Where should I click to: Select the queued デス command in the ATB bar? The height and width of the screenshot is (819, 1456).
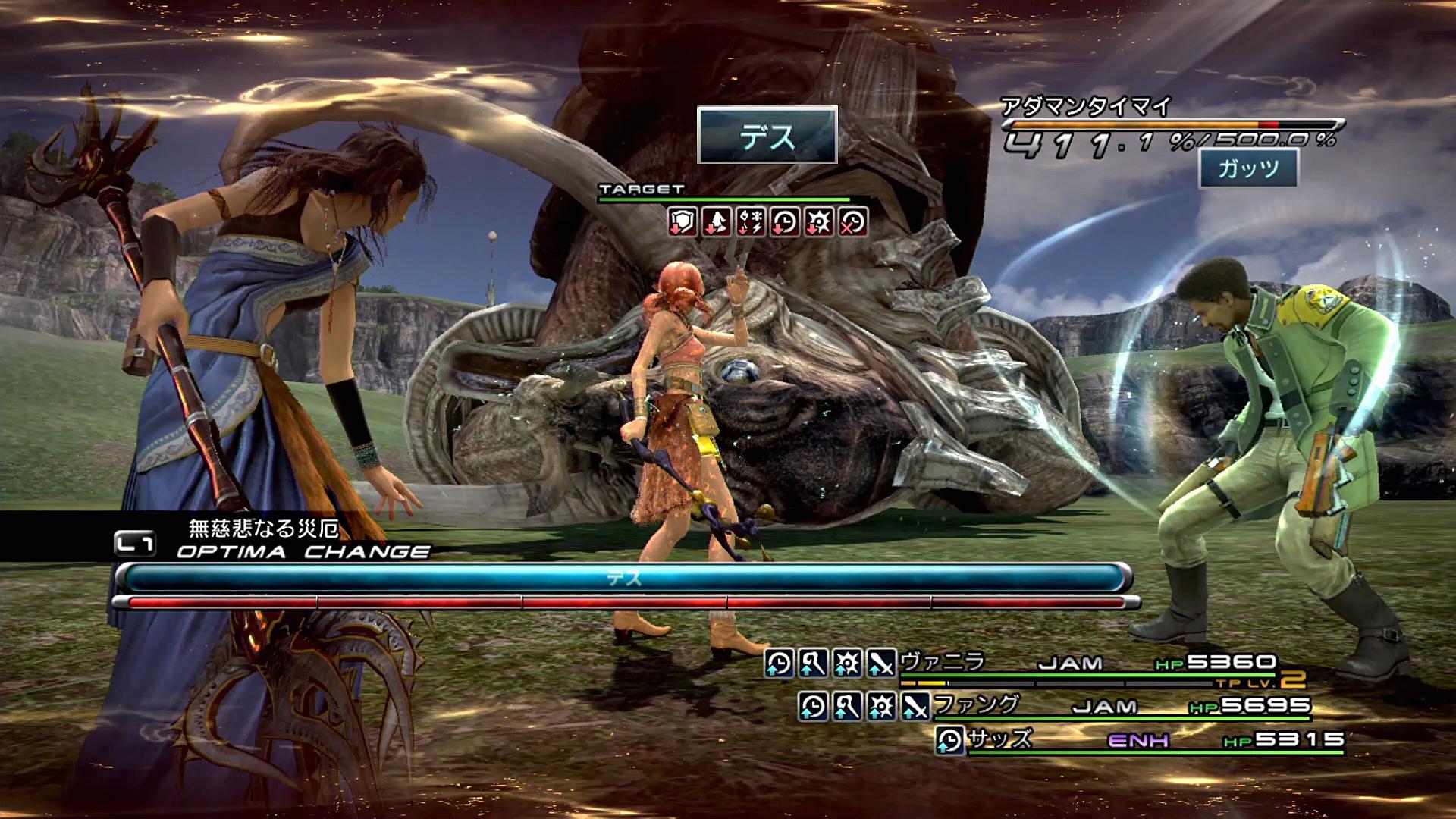(623, 579)
